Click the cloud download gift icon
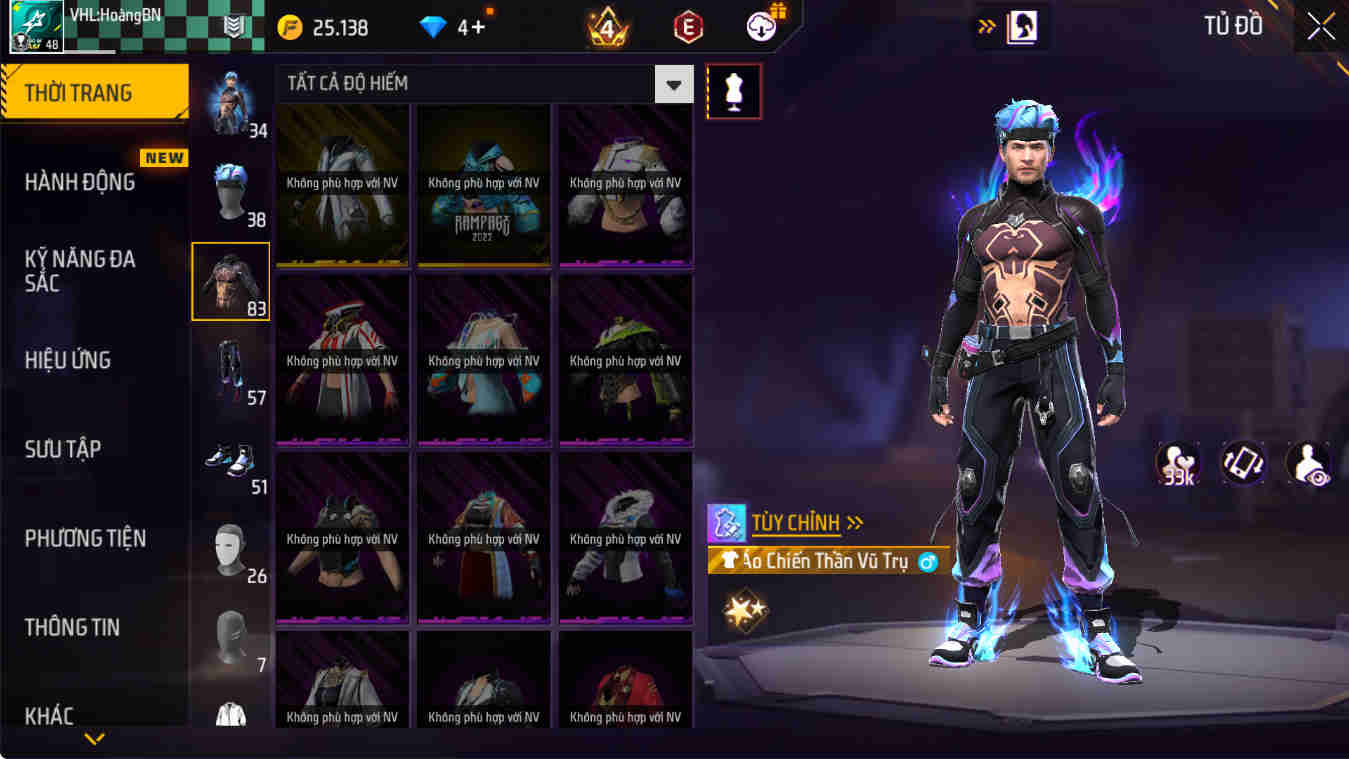Screen dimensions: 1349x759 coord(759,27)
